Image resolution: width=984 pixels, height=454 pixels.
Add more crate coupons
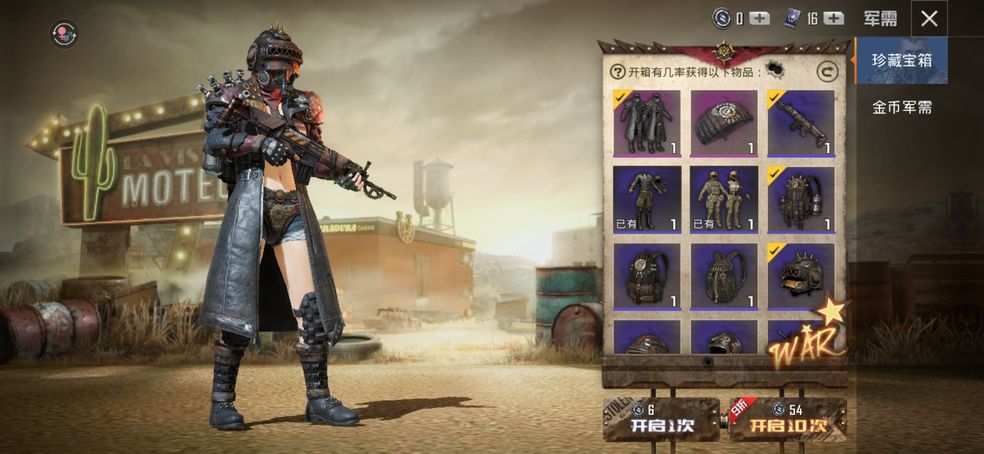click(833, 18)
